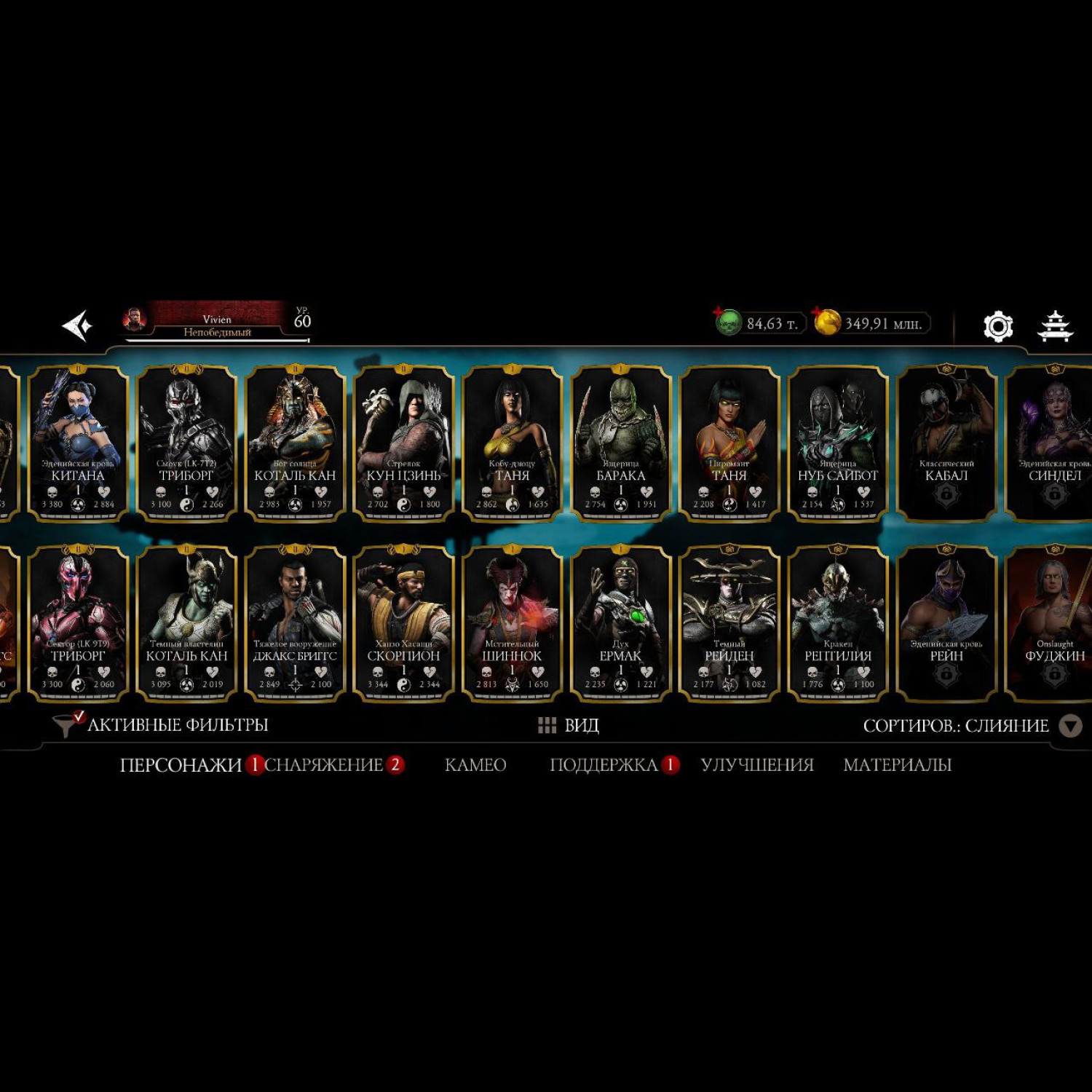Choose the Kung Jin character card
The width and height of the screenshot is (1092, 1092).
pos(404,443)
